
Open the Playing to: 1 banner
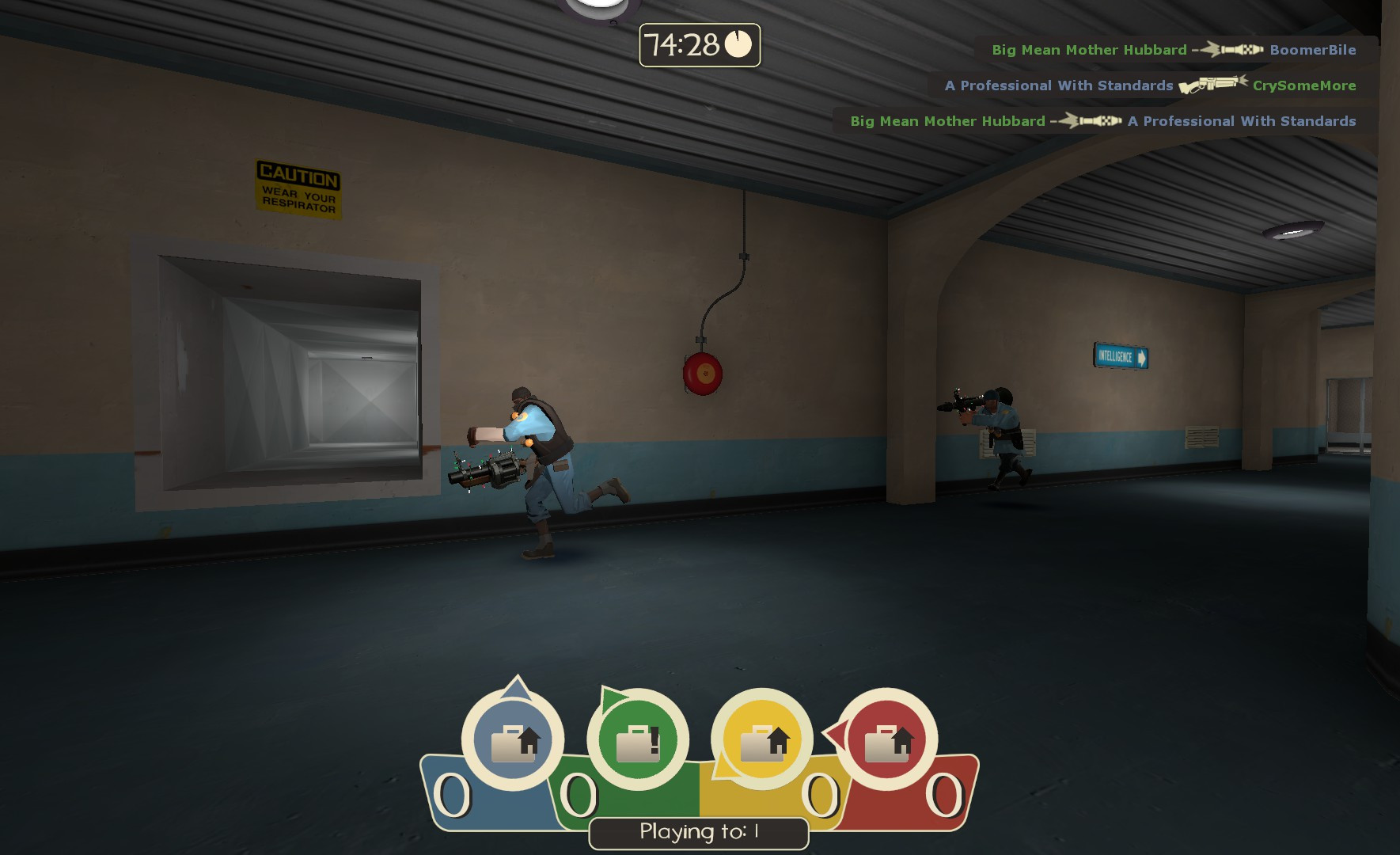coord(698,832)
